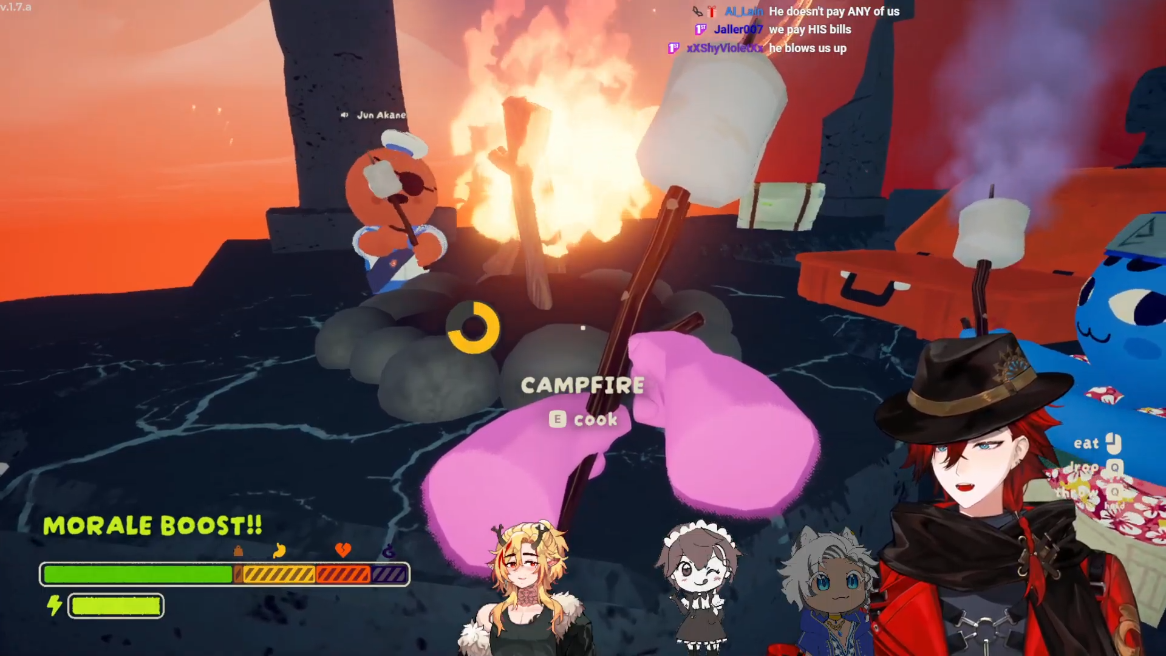Open xXShyVioletXx's chat profile name
The width and height of the screenshot is (1166, 656).
[725, 48]
